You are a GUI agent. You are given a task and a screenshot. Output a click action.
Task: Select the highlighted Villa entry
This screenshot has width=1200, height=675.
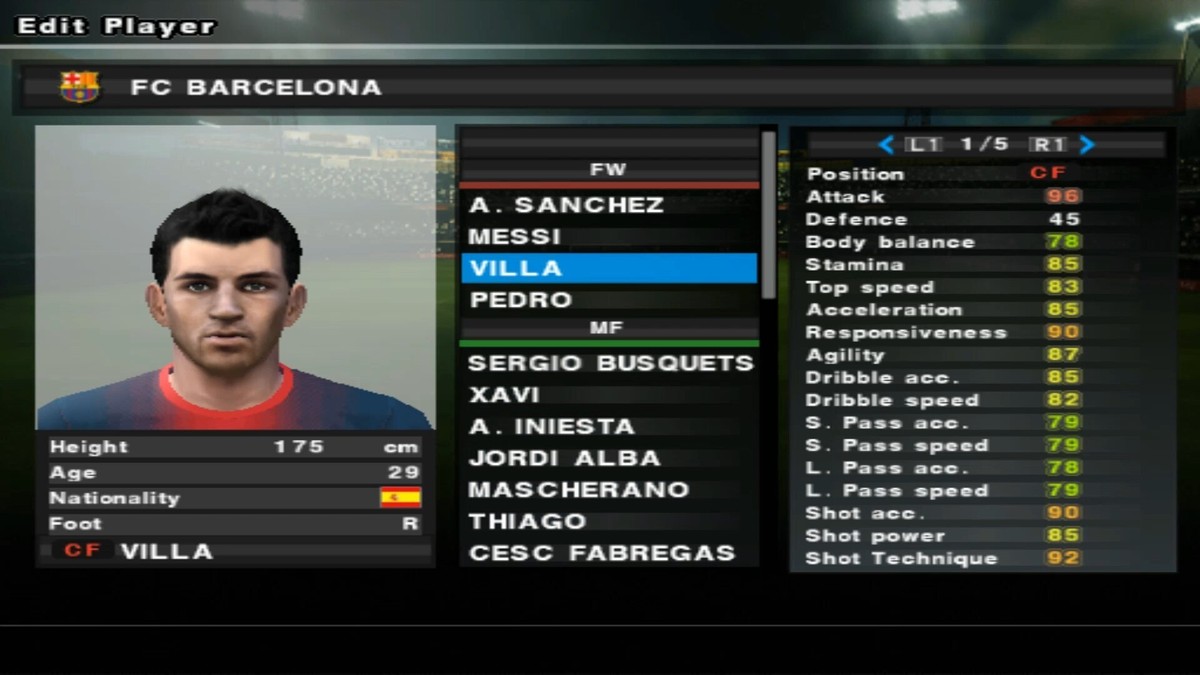tap(608, 268)
